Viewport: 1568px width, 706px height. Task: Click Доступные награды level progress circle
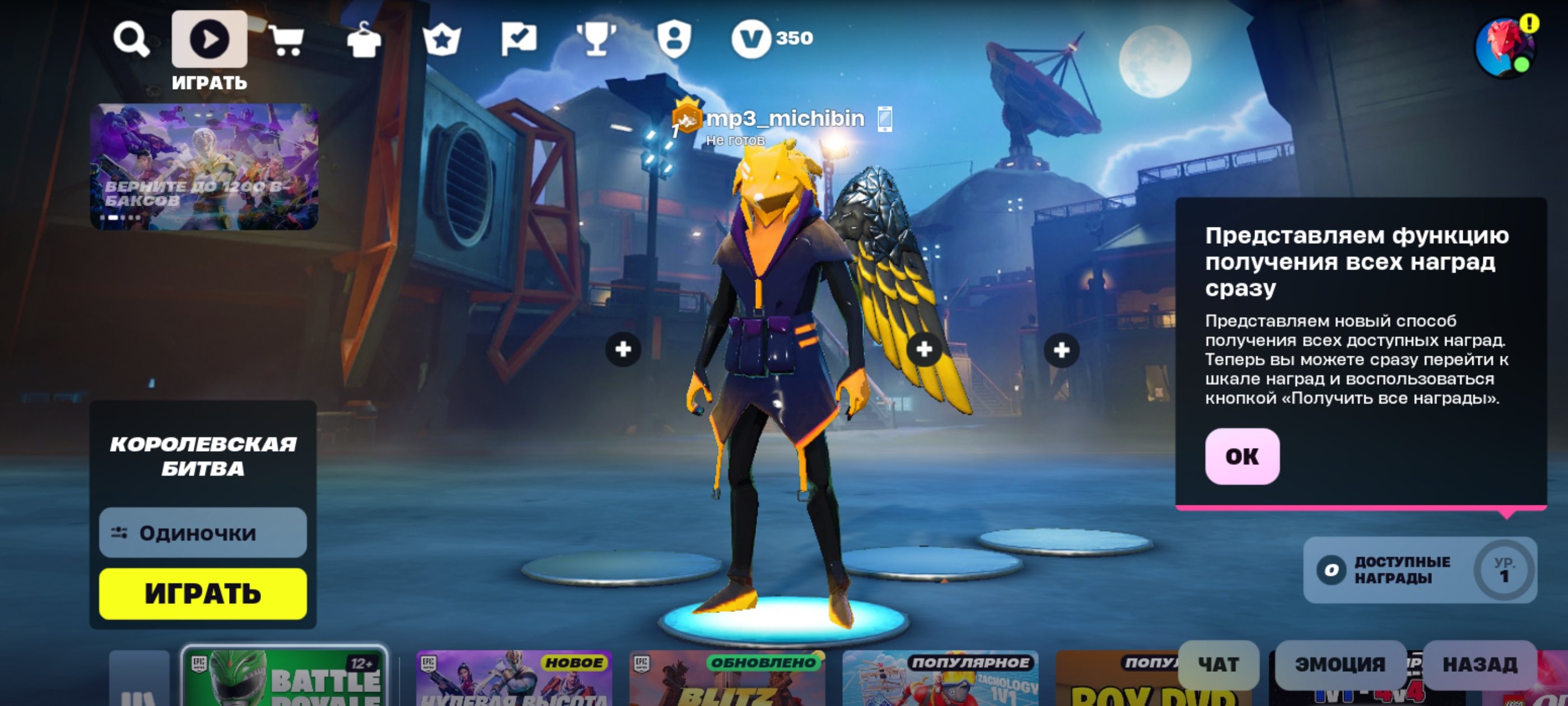[x=1503, y=570]
